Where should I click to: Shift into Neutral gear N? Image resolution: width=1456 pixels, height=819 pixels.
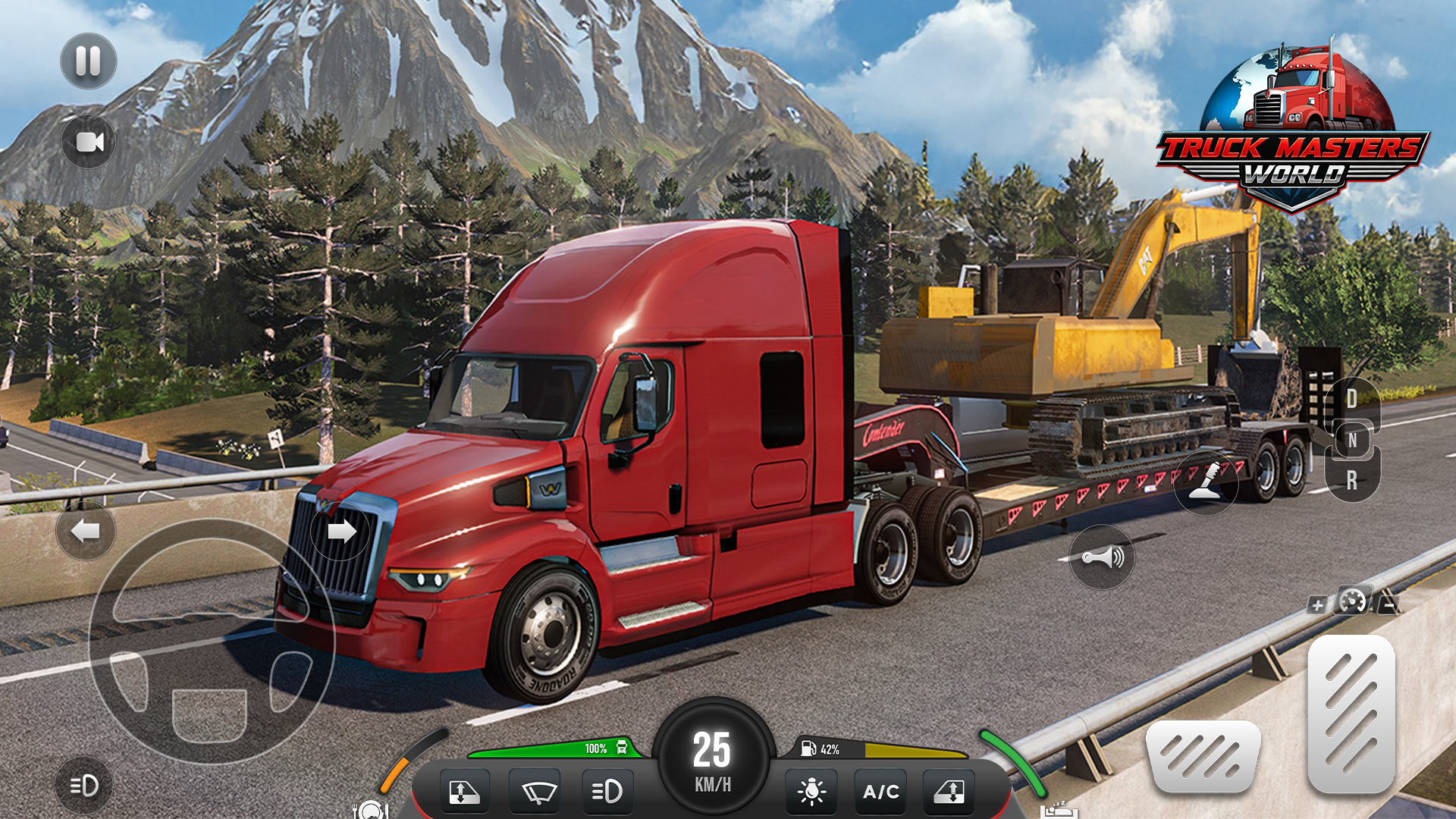pos(1352,440)
